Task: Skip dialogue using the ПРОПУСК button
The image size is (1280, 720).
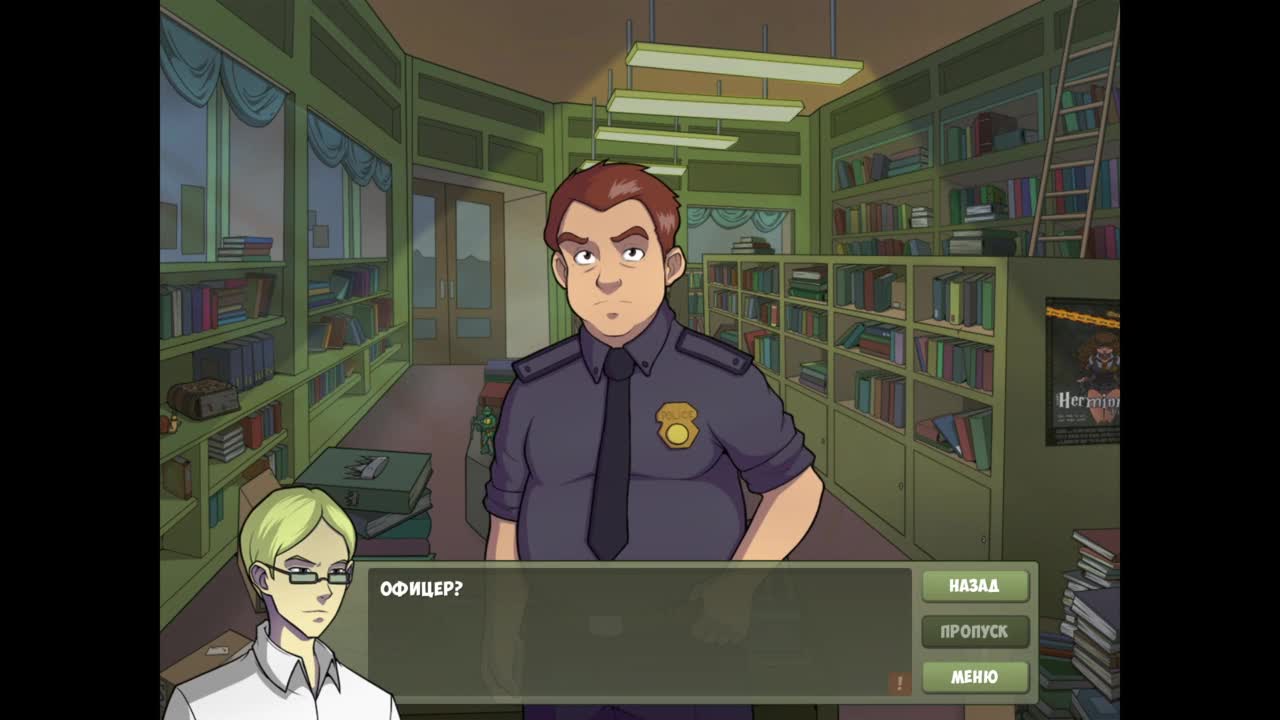Action: click(x=974, y=632)
